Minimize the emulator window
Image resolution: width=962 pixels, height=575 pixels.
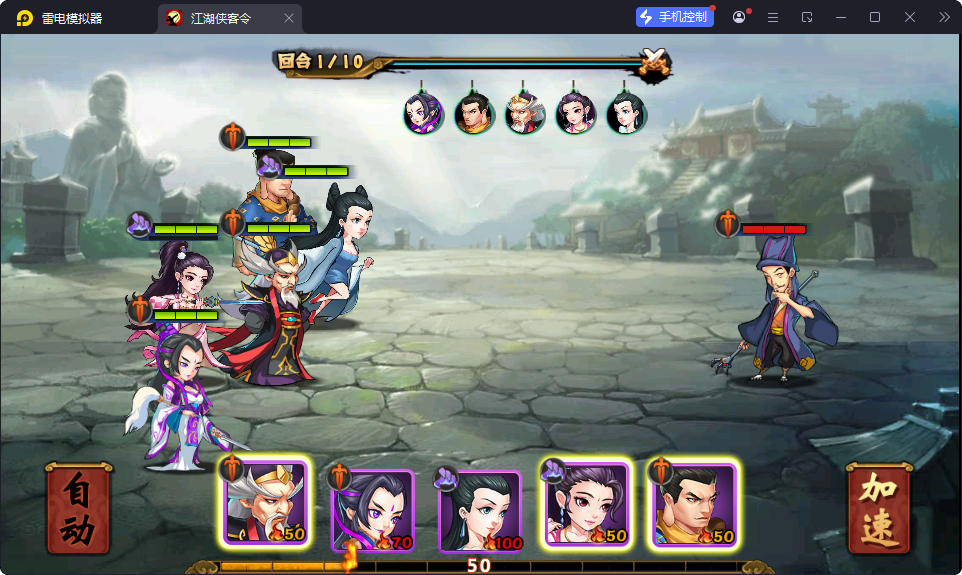point(841,17)
